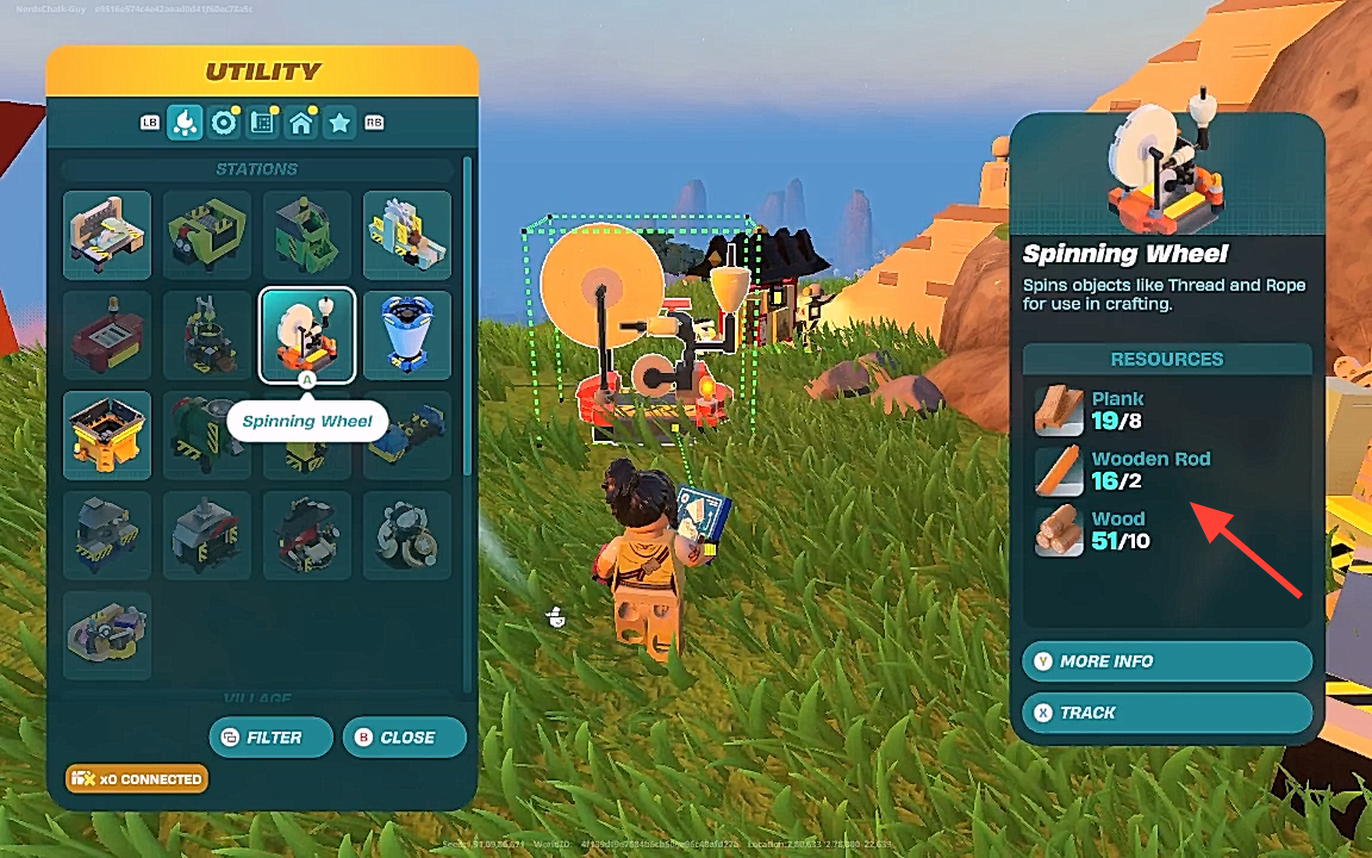1372x858 pixels.
Task: Open More Info for Spinning Wheel
Action: (1166, 661)
